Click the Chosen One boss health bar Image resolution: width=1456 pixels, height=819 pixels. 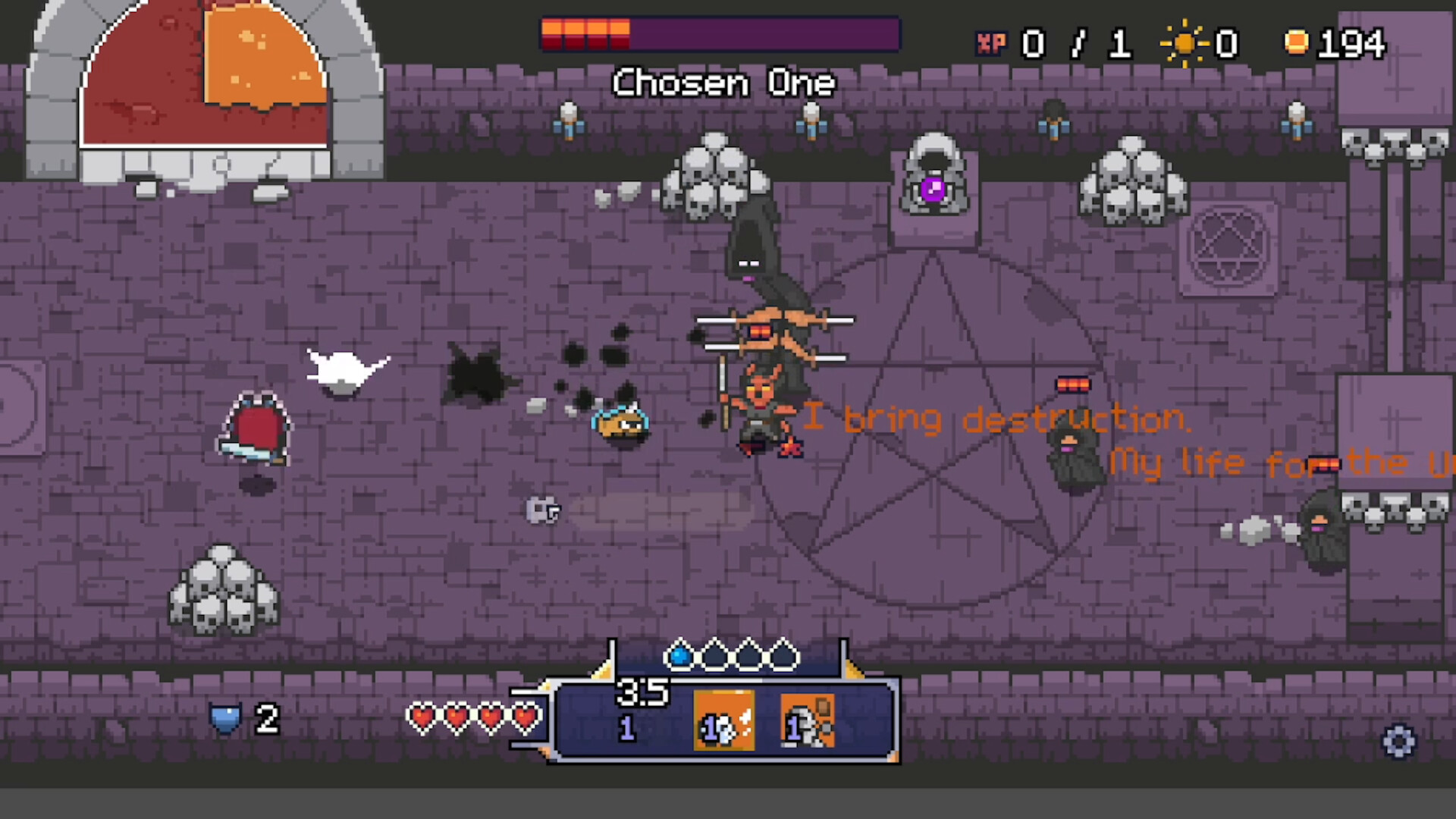[720, 34]
